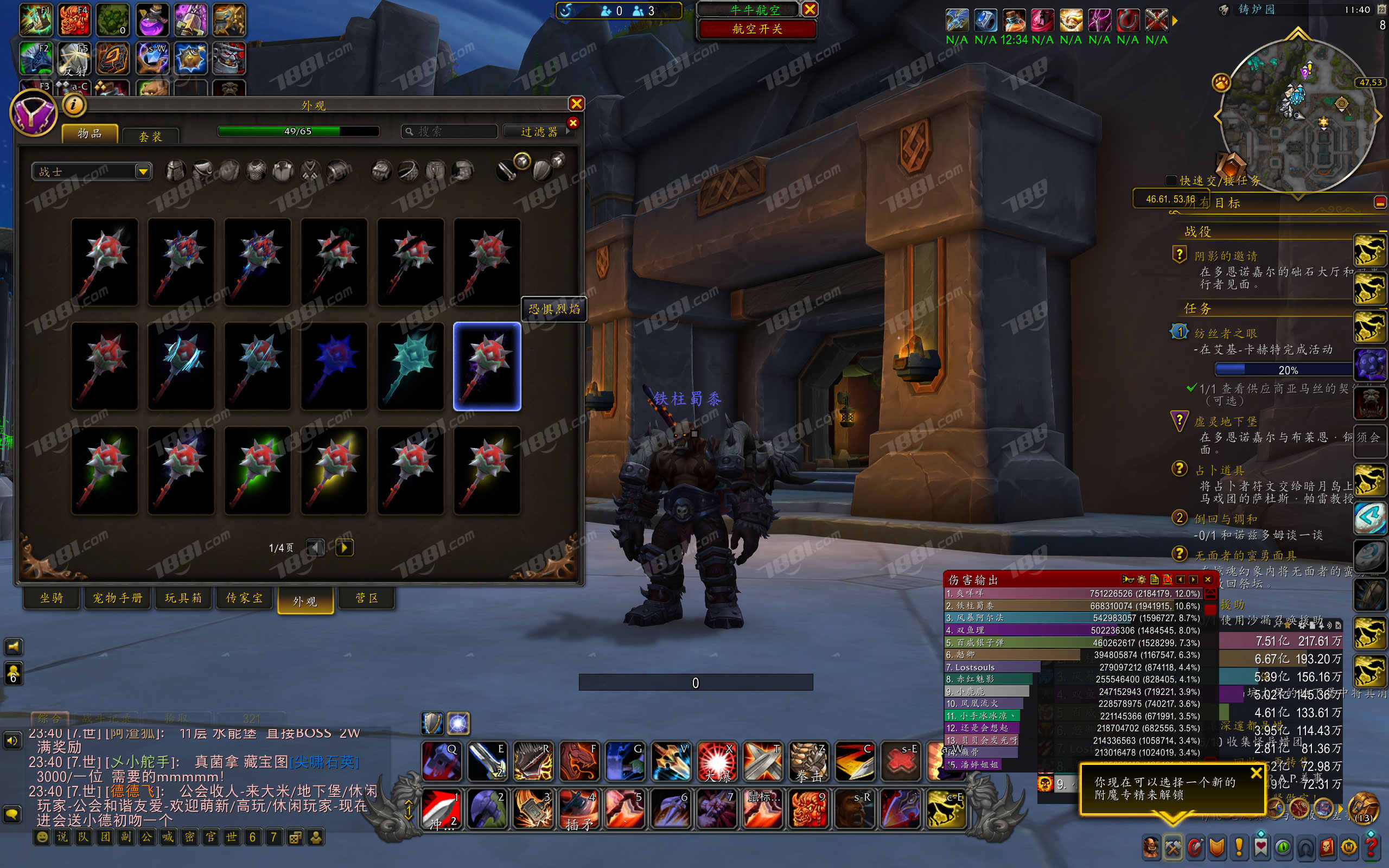1389x868 pixels.
Task: Close the 伤害输出 damage meter window
Action: click(1208, 579)
